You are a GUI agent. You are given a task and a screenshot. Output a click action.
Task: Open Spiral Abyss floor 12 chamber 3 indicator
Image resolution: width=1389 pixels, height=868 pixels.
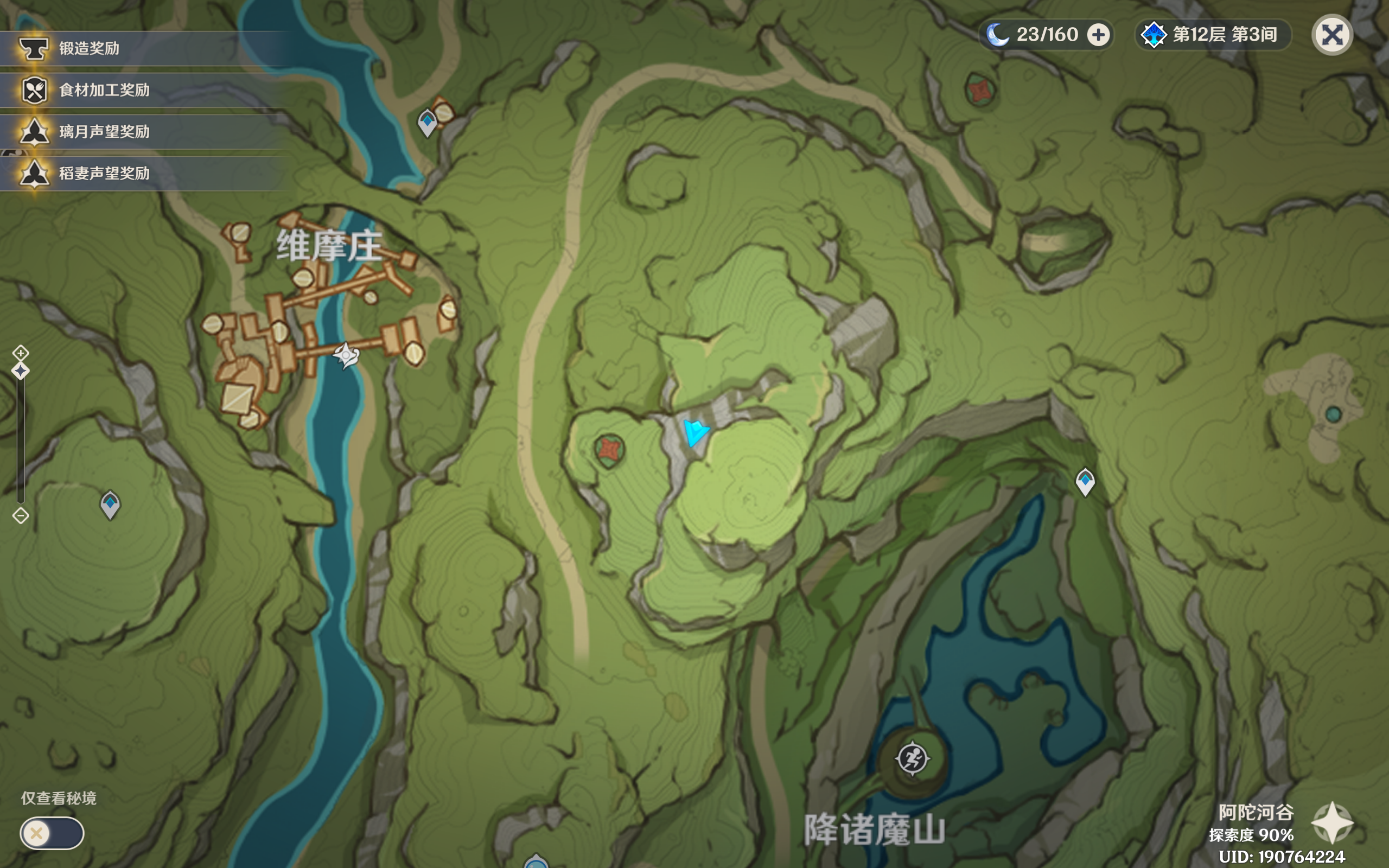point(1212,35)
